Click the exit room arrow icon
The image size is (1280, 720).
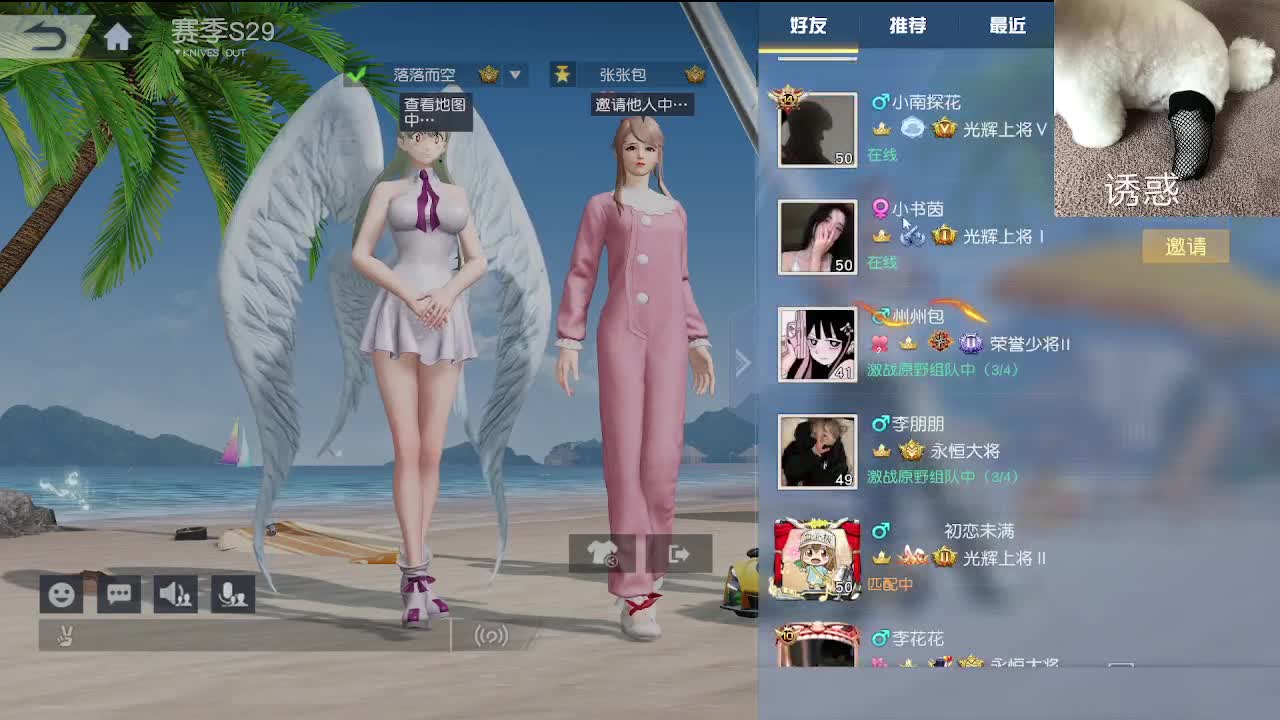tap(680, 553)
